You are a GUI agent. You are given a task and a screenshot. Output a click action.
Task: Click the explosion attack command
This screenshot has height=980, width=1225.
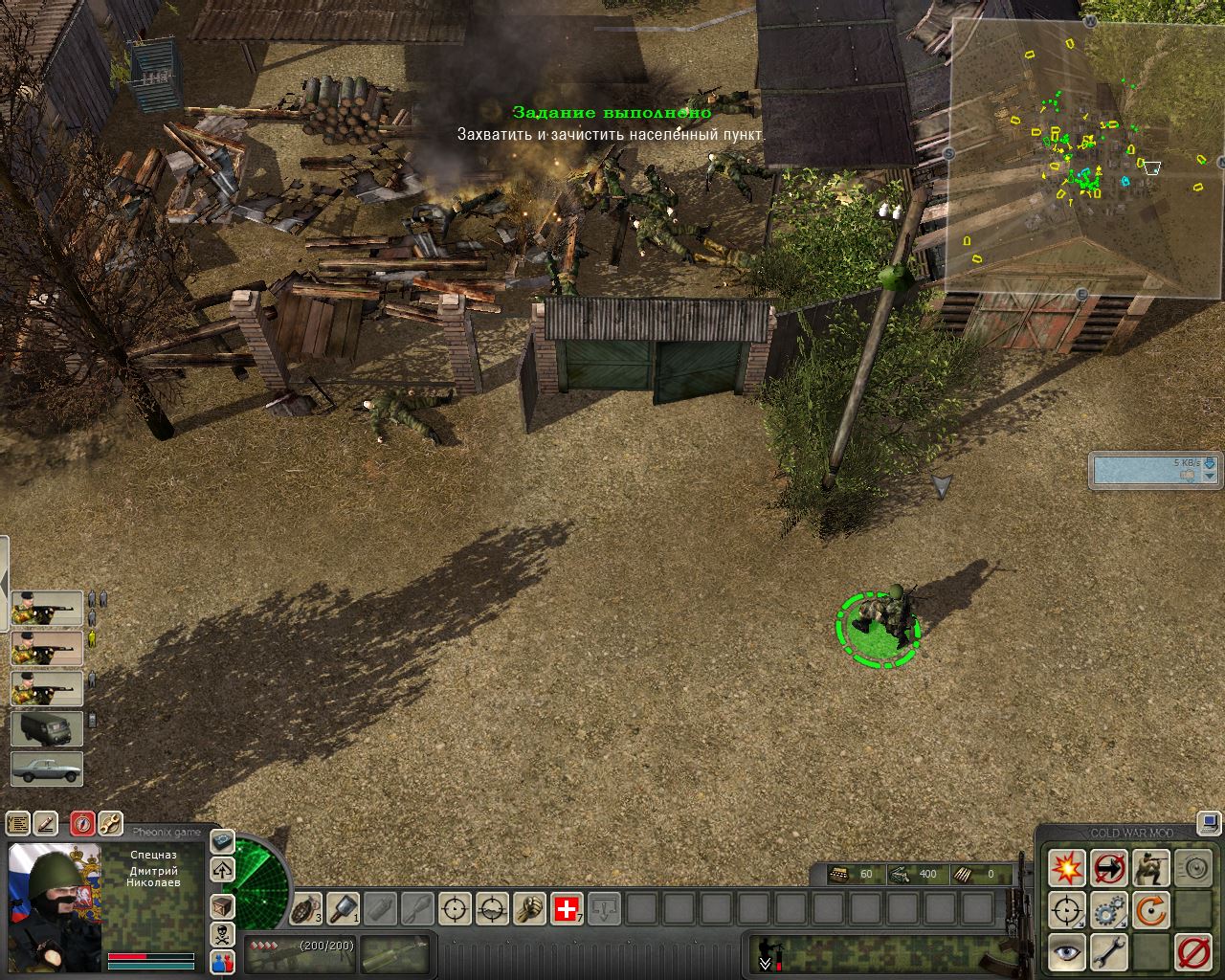click(x=1066, y=868)
